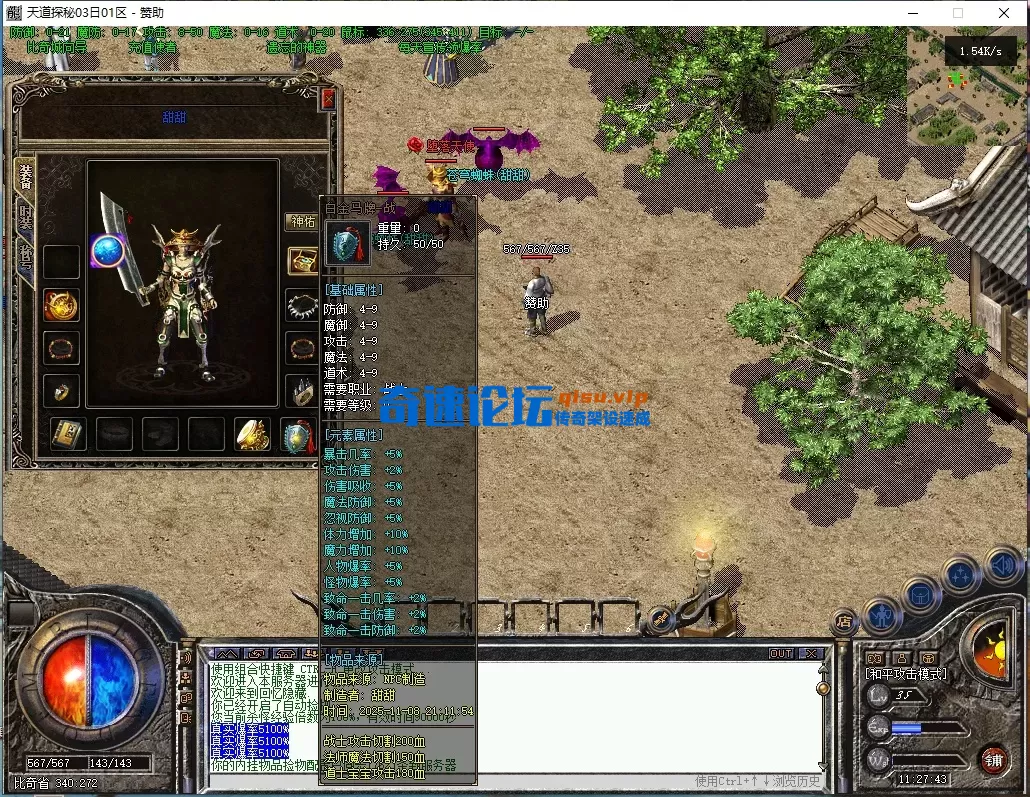Screen dimensions: 1030x797
Task: Open the bag inventory round button
Action: (921, 596)
